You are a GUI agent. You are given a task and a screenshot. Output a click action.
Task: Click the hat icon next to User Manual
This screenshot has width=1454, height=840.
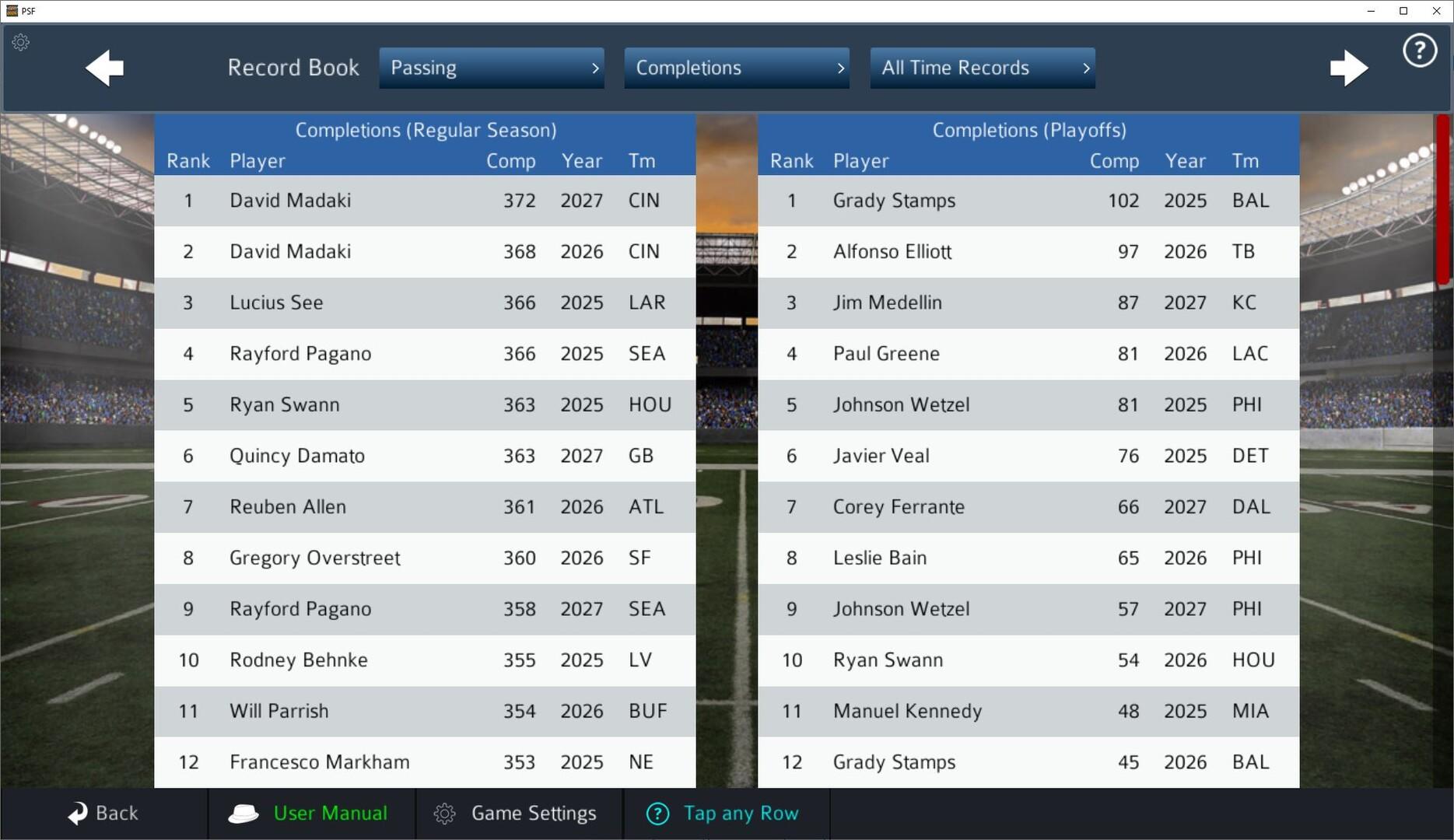(x=244, y=813)
